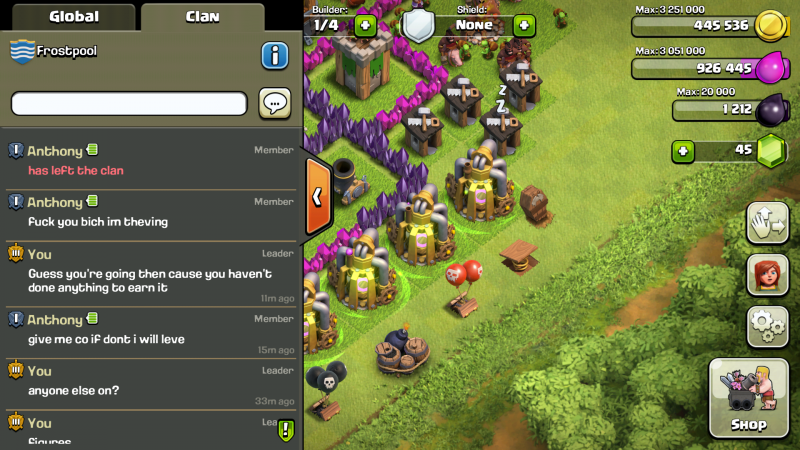This screenshot has height=450, width=800.
Task: Send chat message with speech bubble button
Action: (275, 103)
